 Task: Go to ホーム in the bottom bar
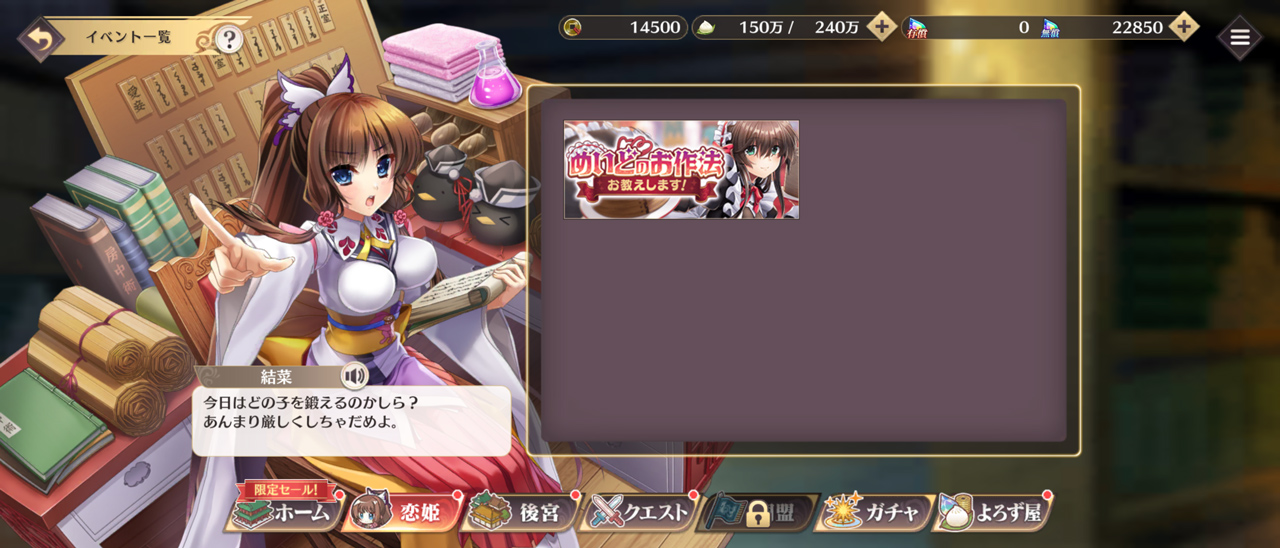pyautogui.click(x=285, y=513)
